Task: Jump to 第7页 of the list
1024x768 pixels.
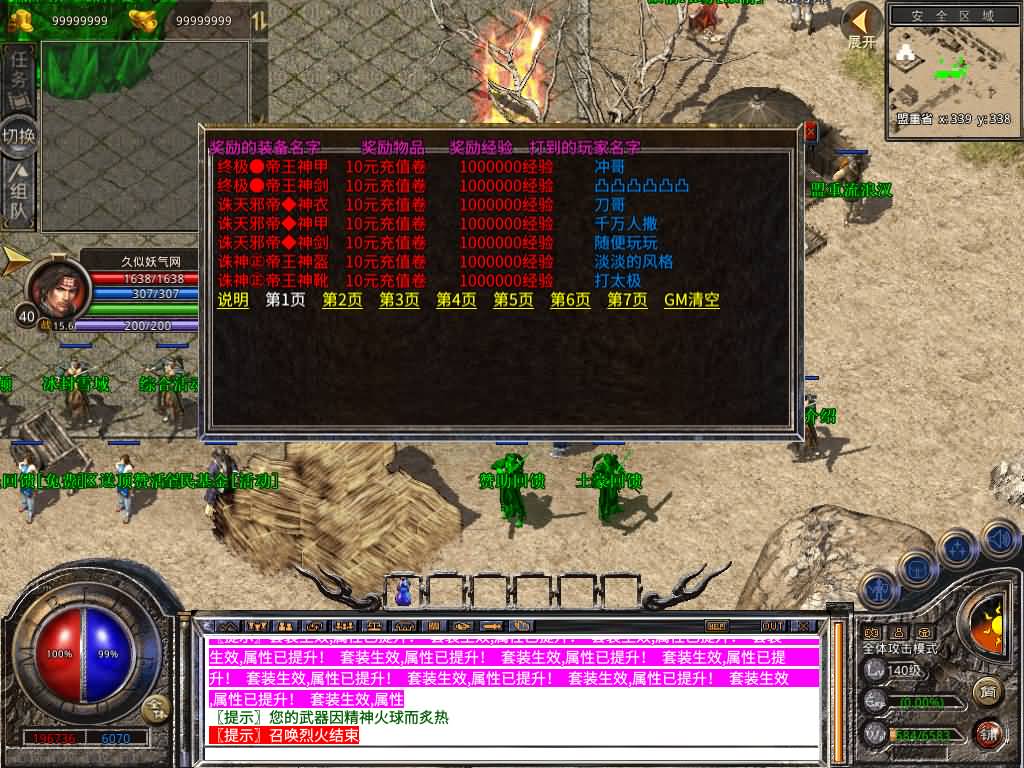Action: coord(627,300)
